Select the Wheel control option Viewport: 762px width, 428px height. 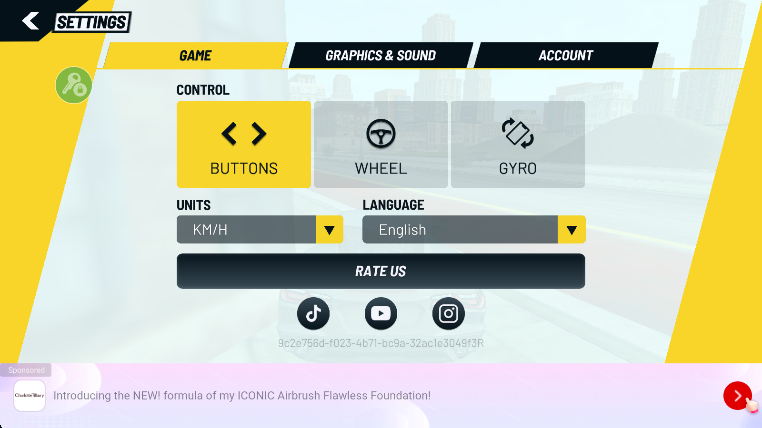coord(381,145)
